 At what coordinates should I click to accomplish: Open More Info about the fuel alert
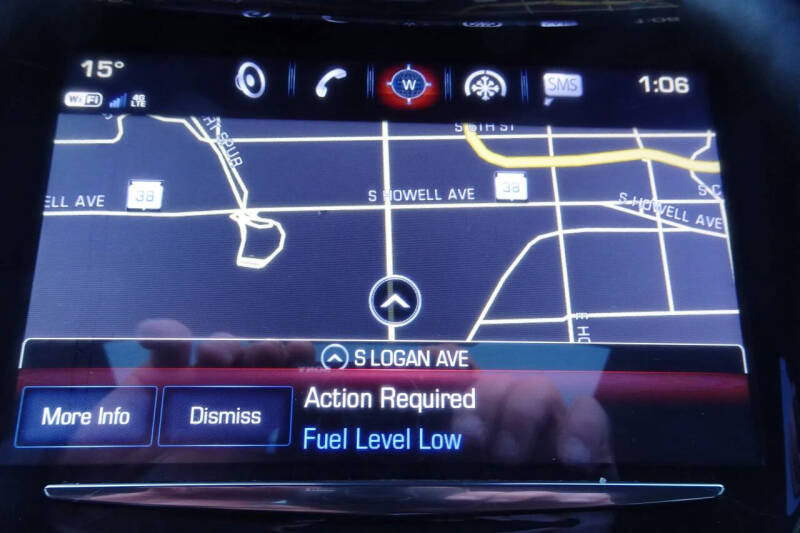[x=86, y=416]
